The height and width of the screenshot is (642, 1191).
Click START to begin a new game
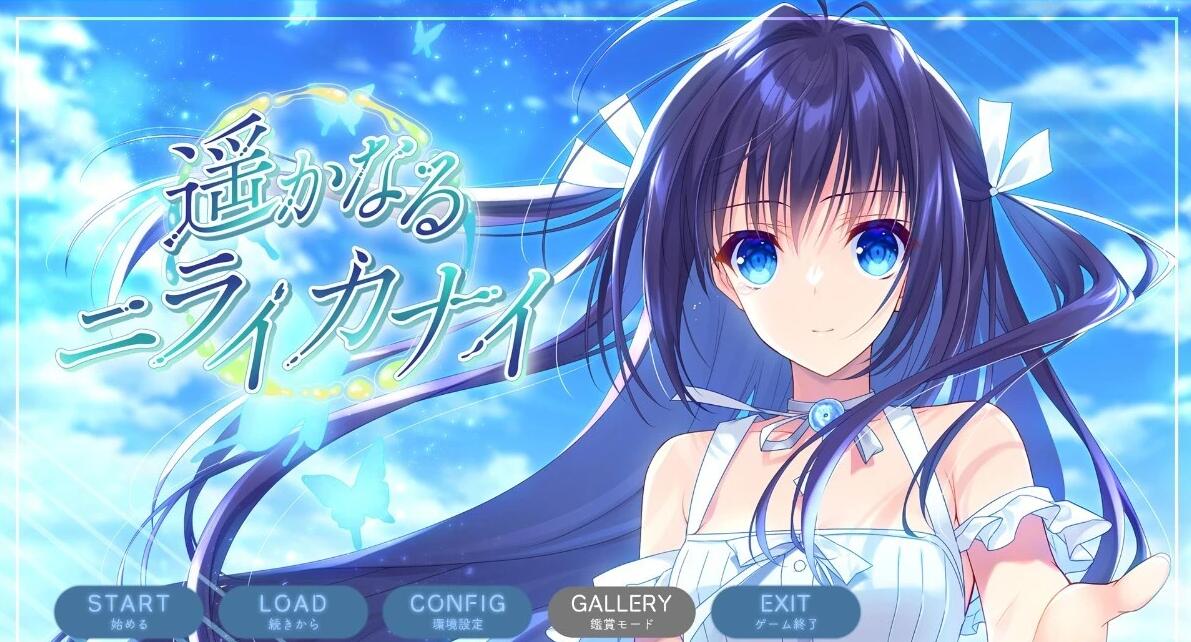128,611
